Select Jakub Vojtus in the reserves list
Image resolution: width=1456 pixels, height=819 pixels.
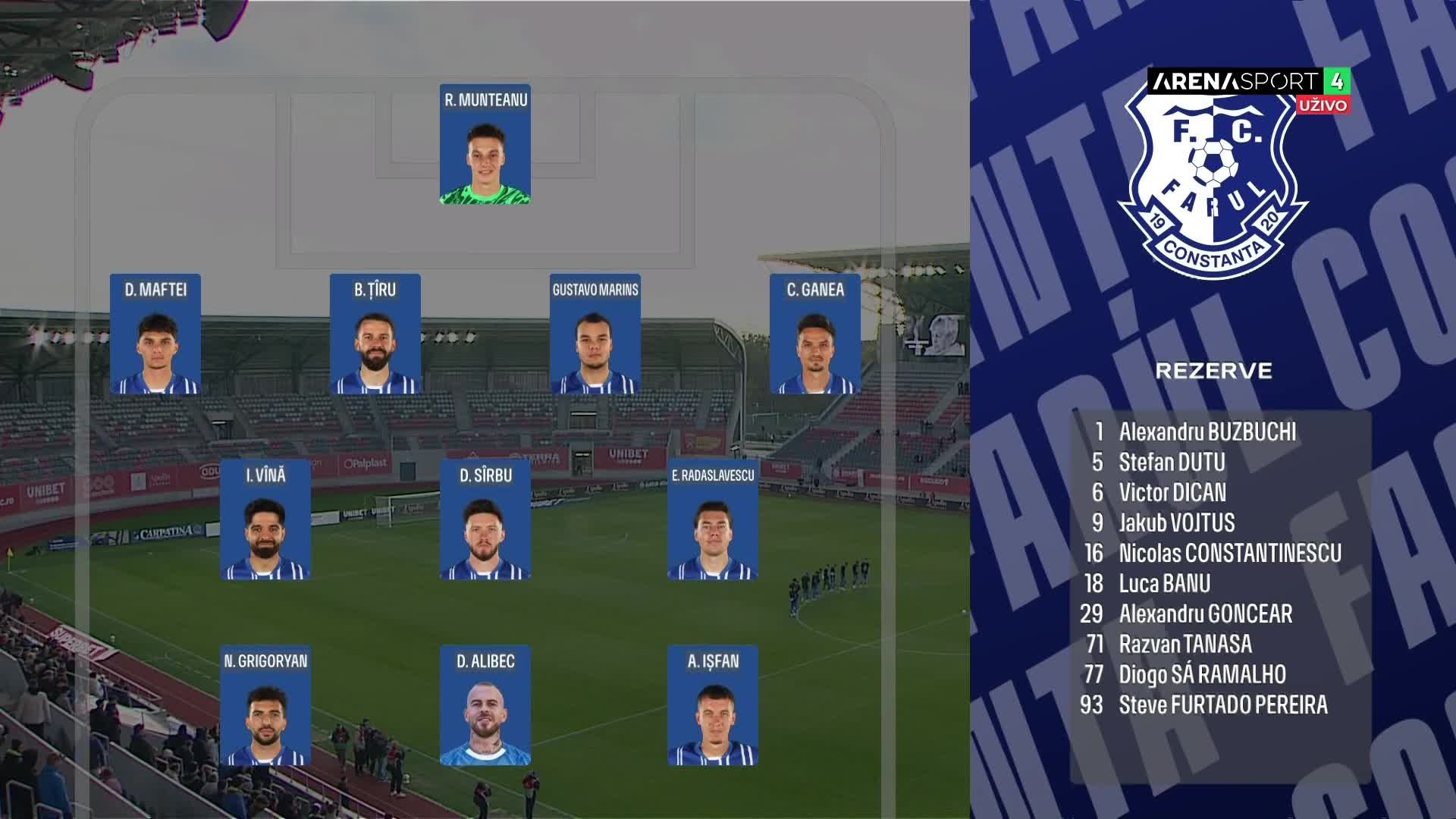click(1176, 523)
